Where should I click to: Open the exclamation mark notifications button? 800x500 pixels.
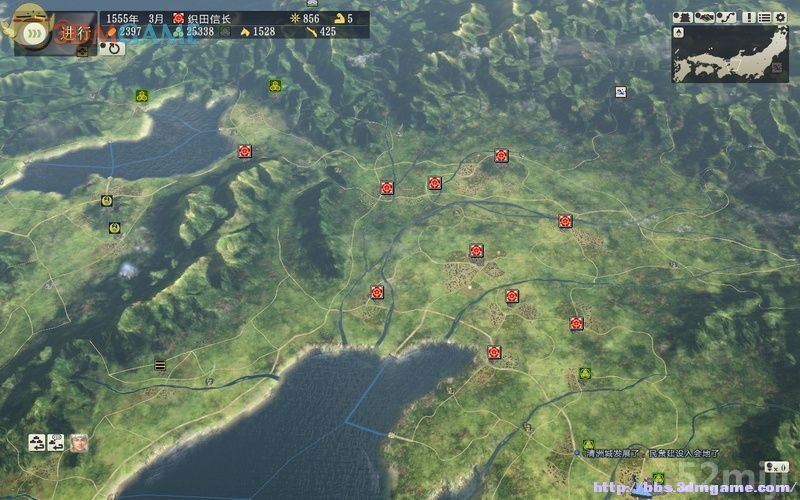(748, 17)
